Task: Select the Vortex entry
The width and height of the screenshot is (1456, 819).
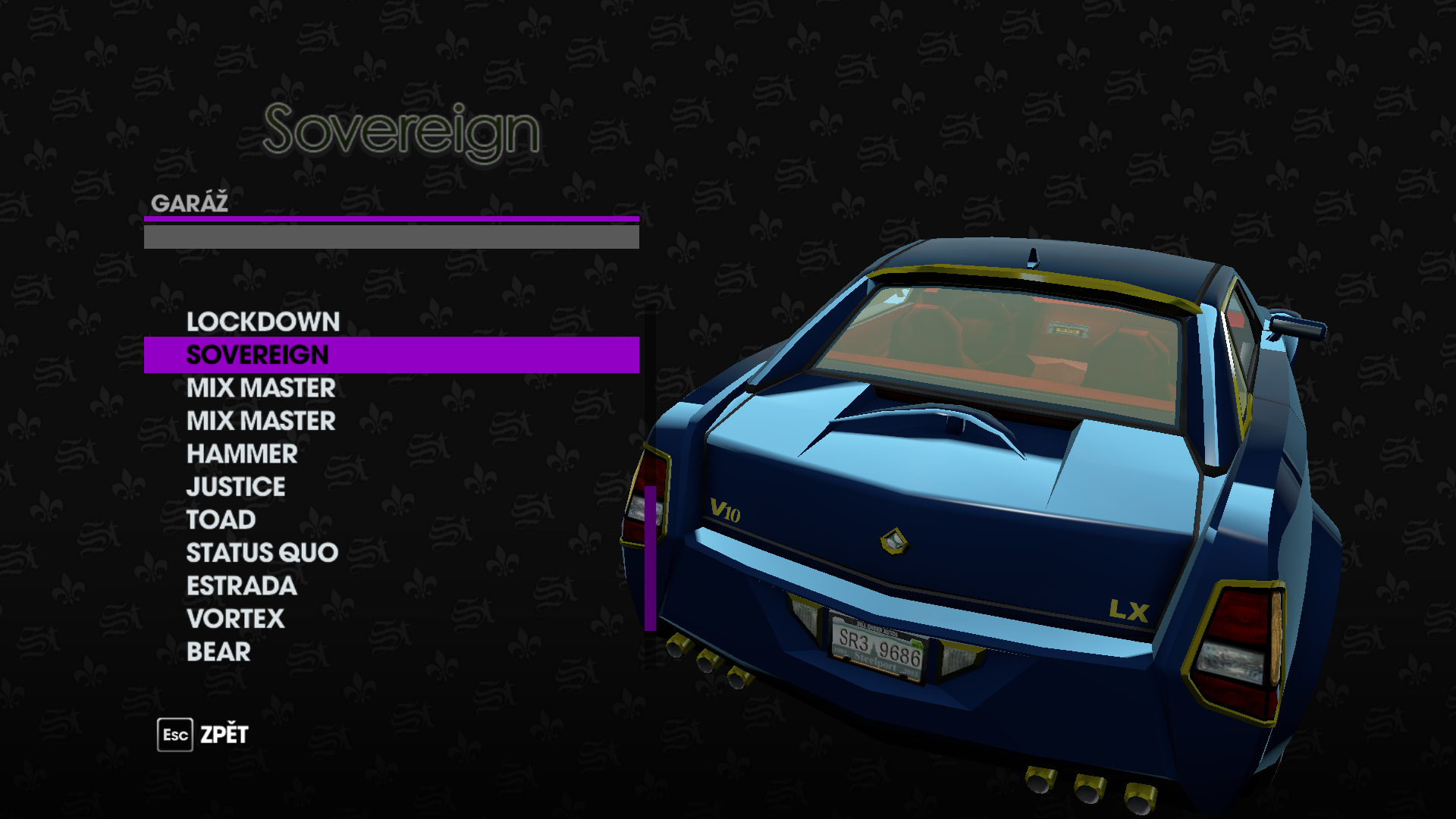Action: coord(235,619)
